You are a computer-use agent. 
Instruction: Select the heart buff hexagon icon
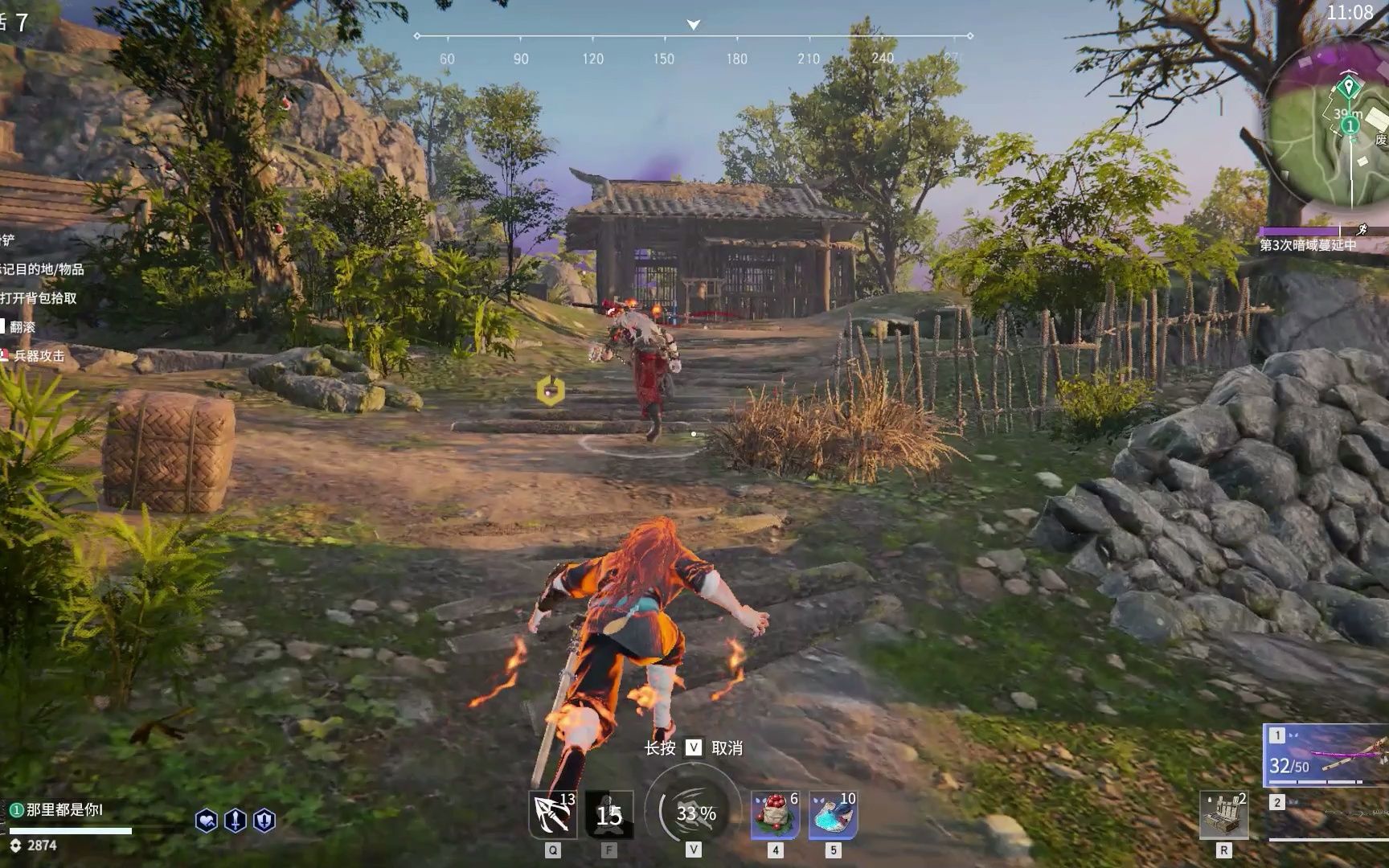(206, 821)
